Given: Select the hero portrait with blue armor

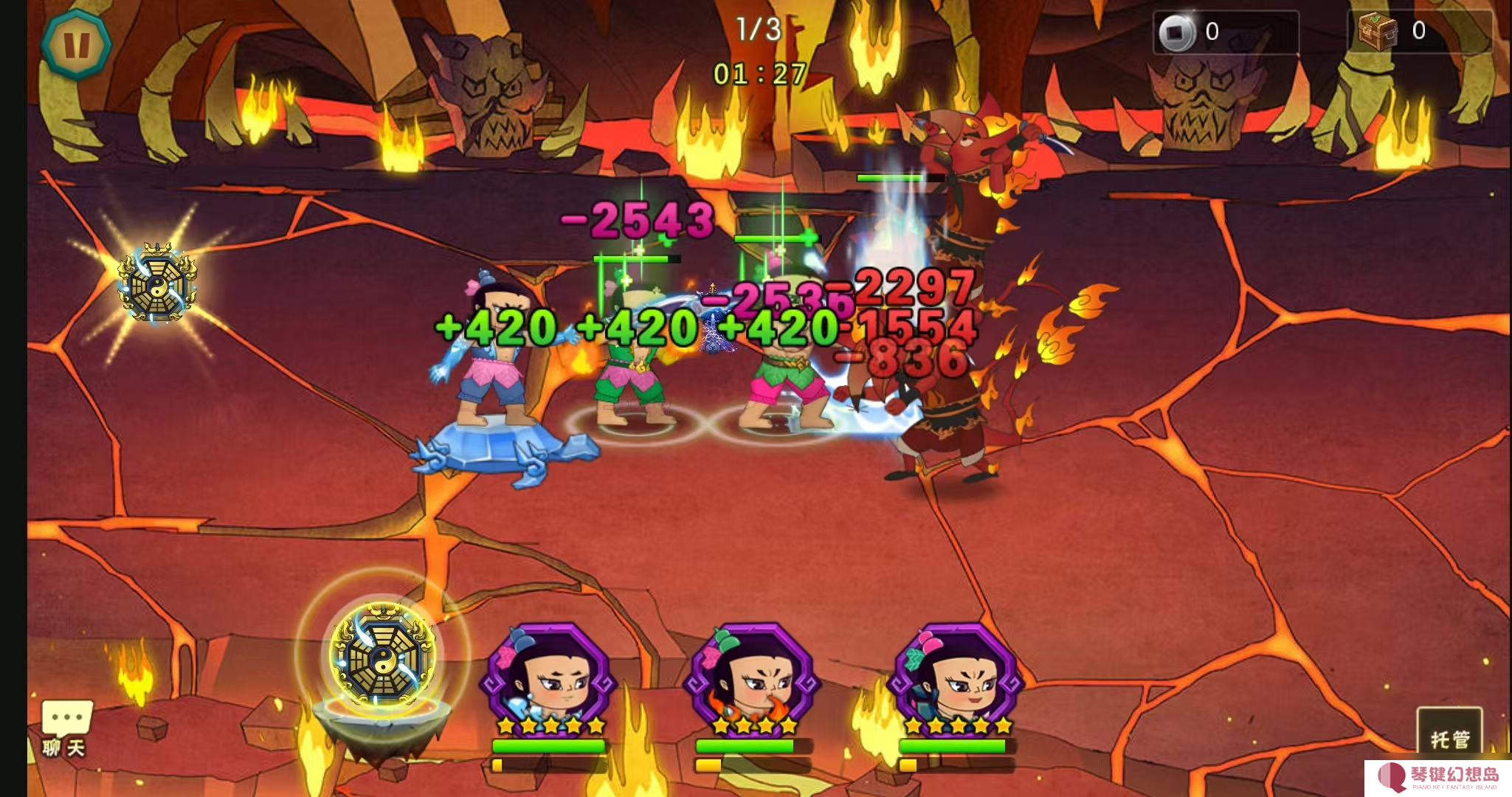Looking at the screenshot, I should 956,675.
